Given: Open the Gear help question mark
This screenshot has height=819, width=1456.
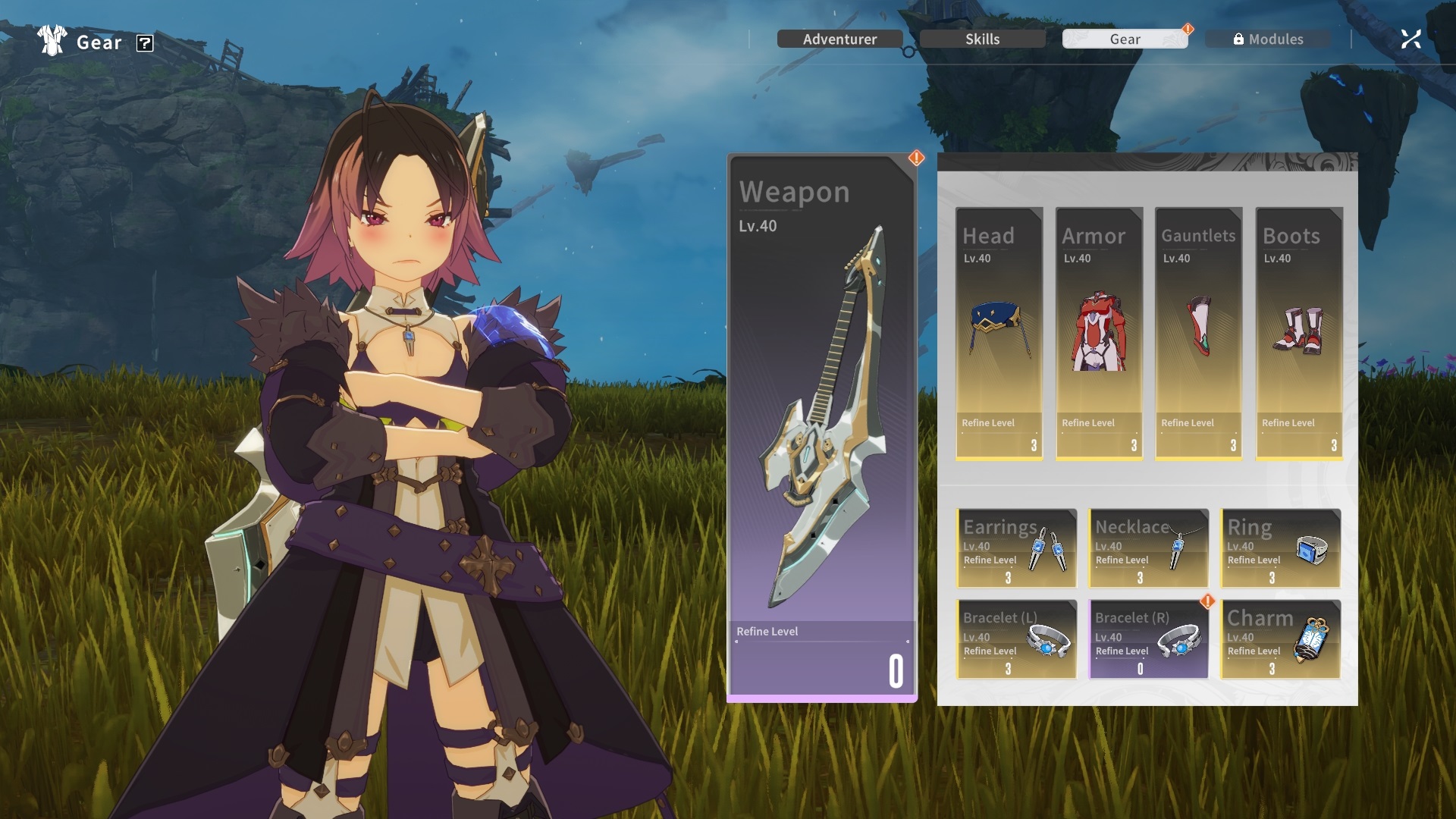Looking at the screenshot, I should [x=145, y=43].
